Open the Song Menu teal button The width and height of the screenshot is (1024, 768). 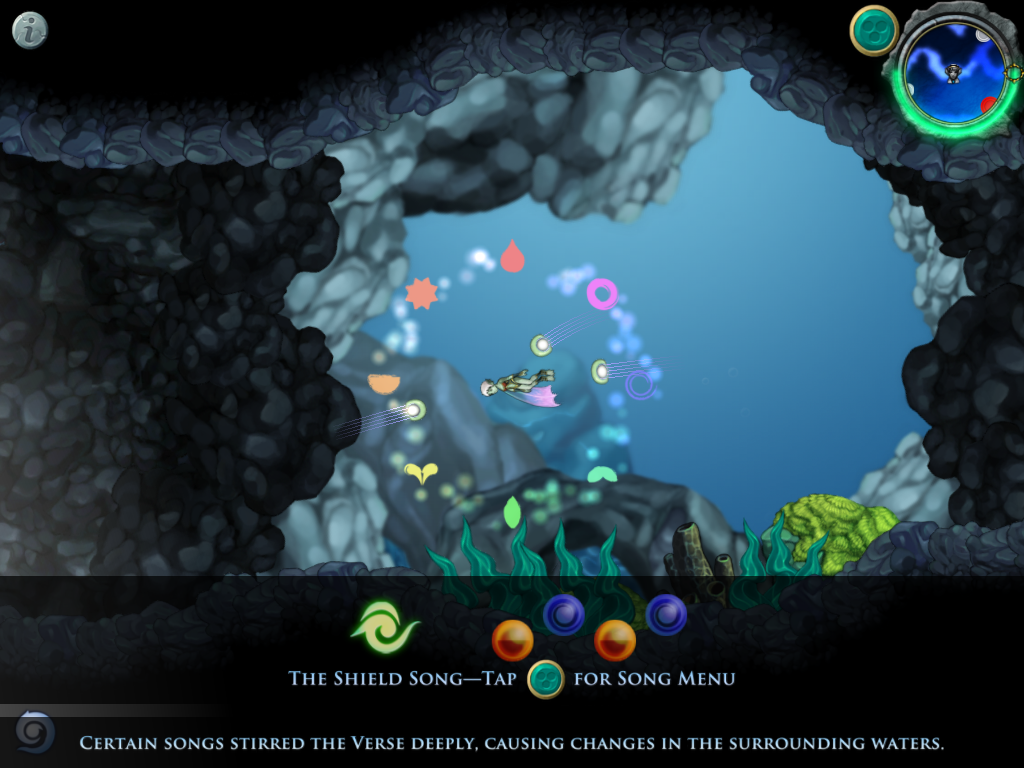click(x=874, y=31)
